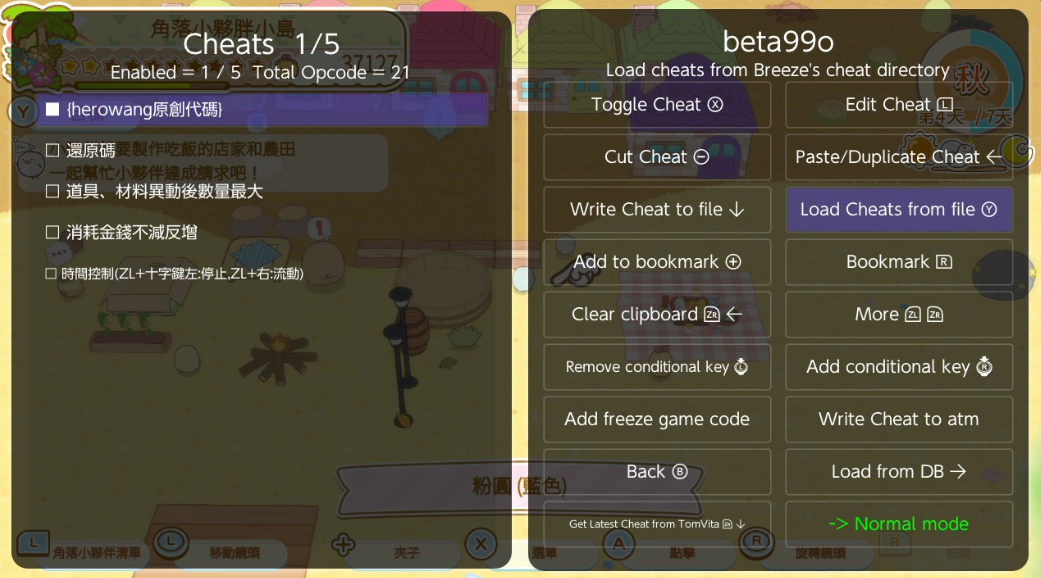Choose Paste/Duplicate Cheat

click(x=898, y=157)
